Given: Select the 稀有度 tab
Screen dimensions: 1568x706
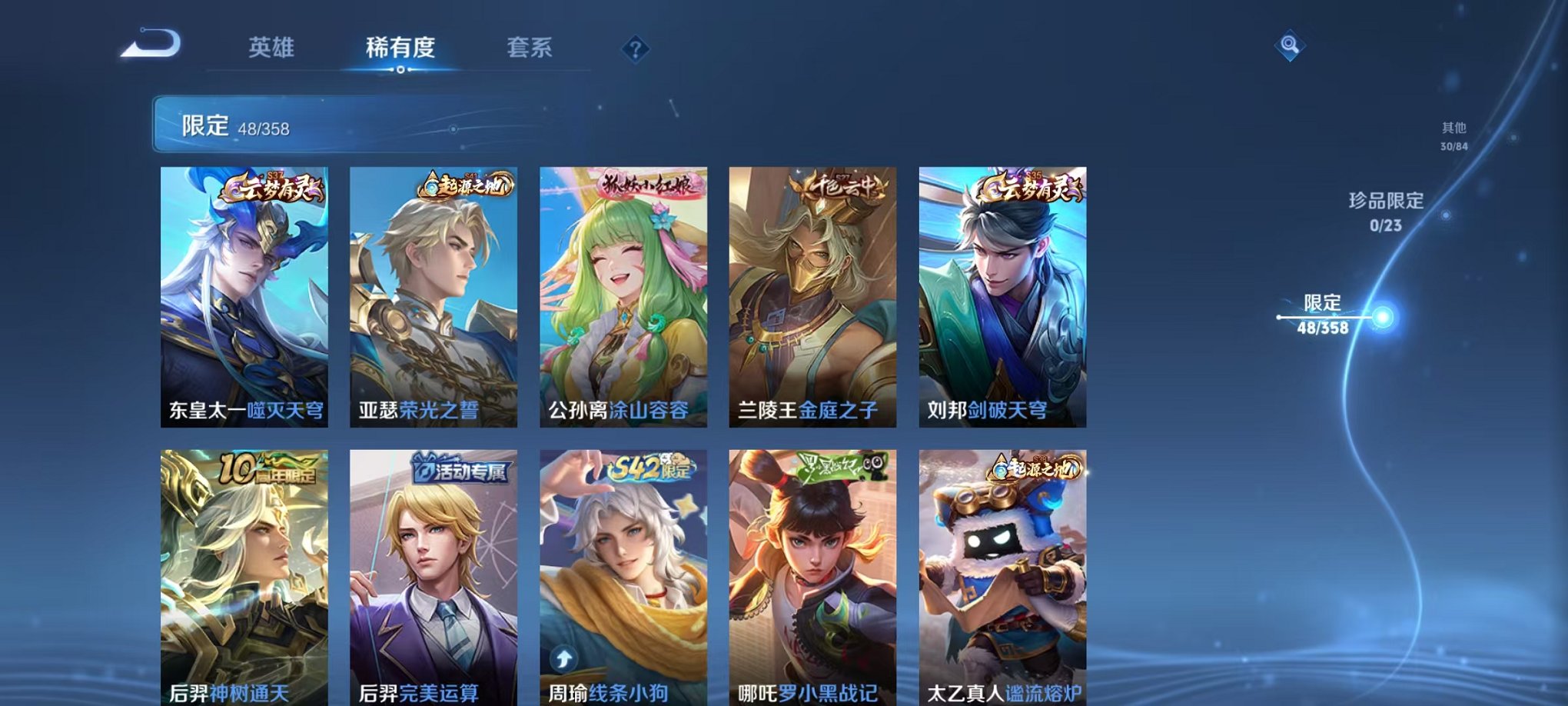Looking at the screenshot, I should coord(400,48).
